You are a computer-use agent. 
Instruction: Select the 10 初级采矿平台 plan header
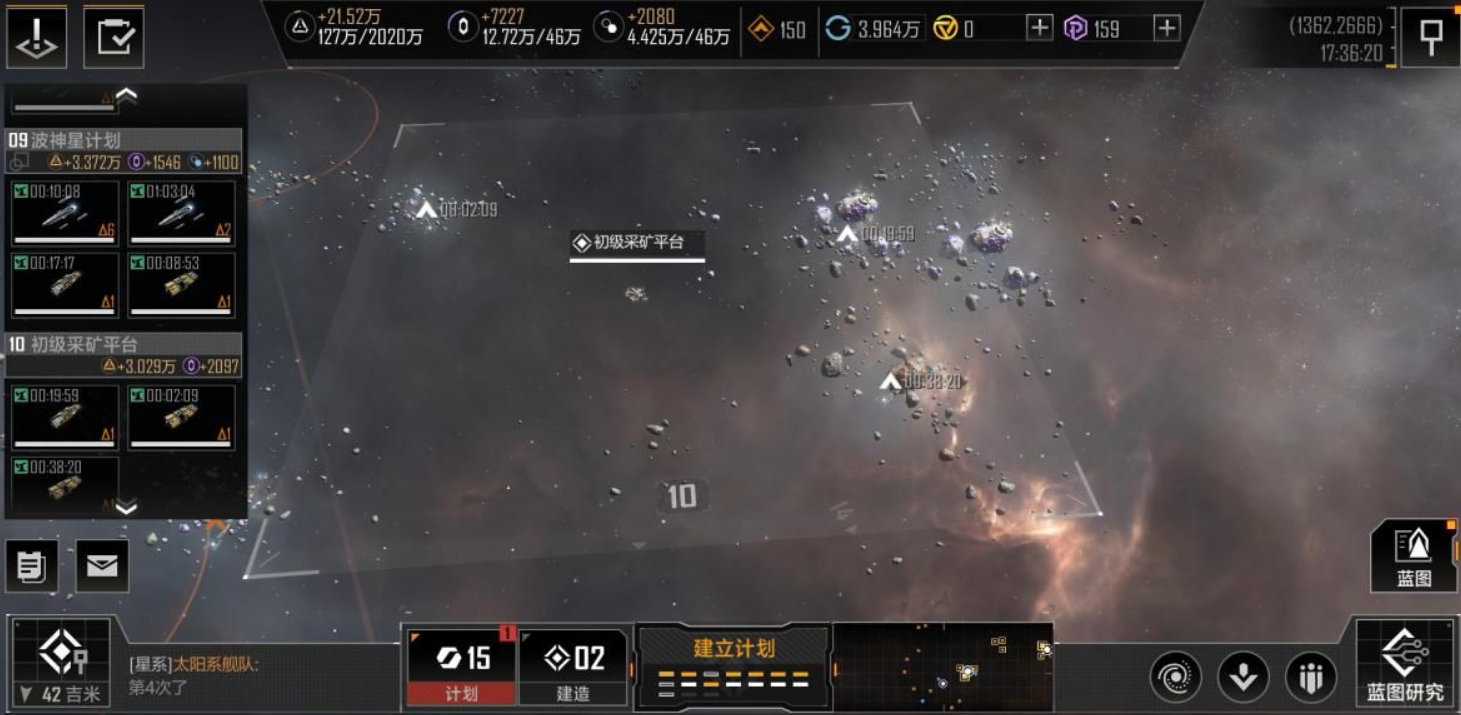tap(124, 345)
